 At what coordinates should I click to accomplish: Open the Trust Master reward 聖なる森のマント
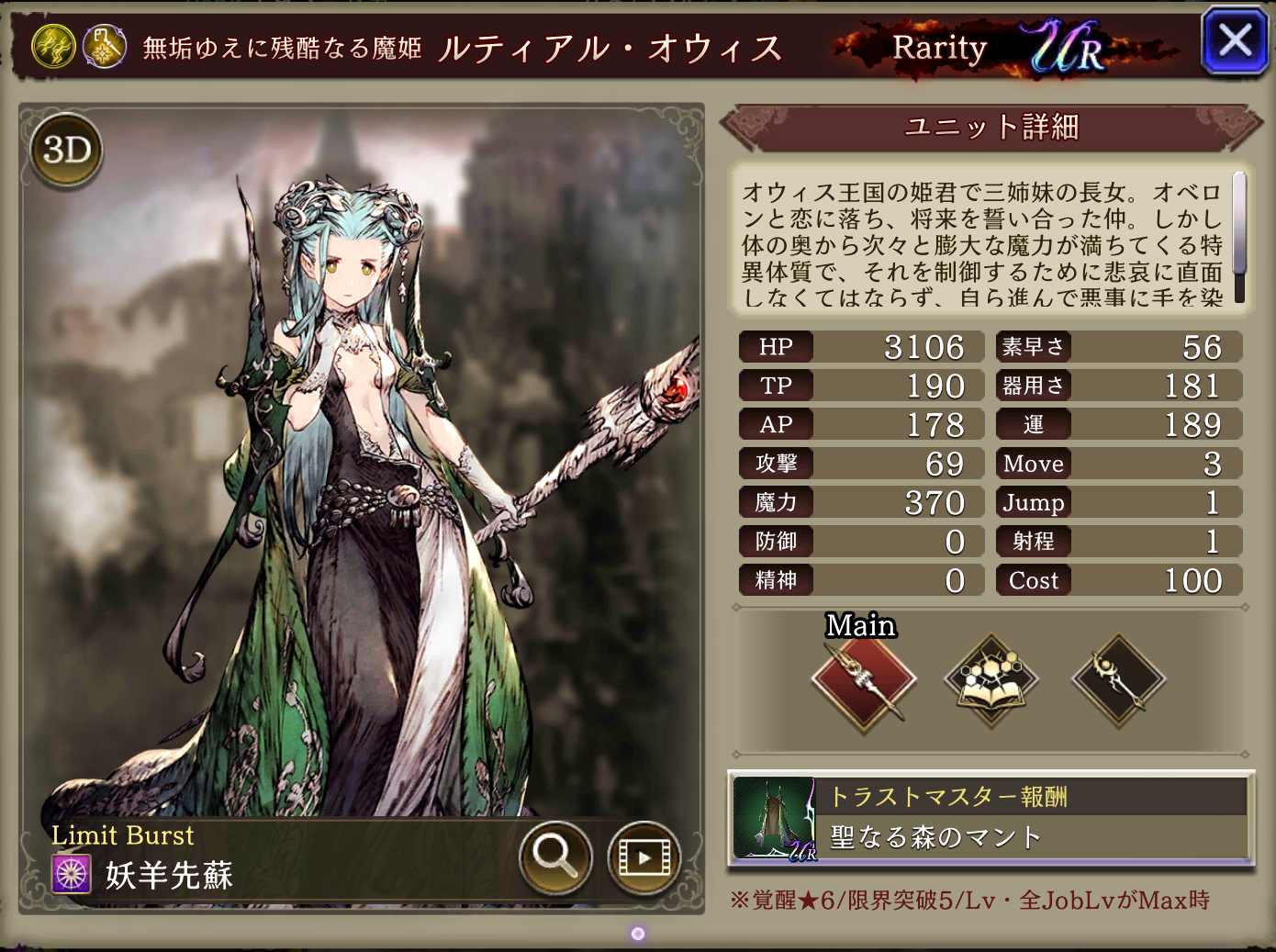991,819
